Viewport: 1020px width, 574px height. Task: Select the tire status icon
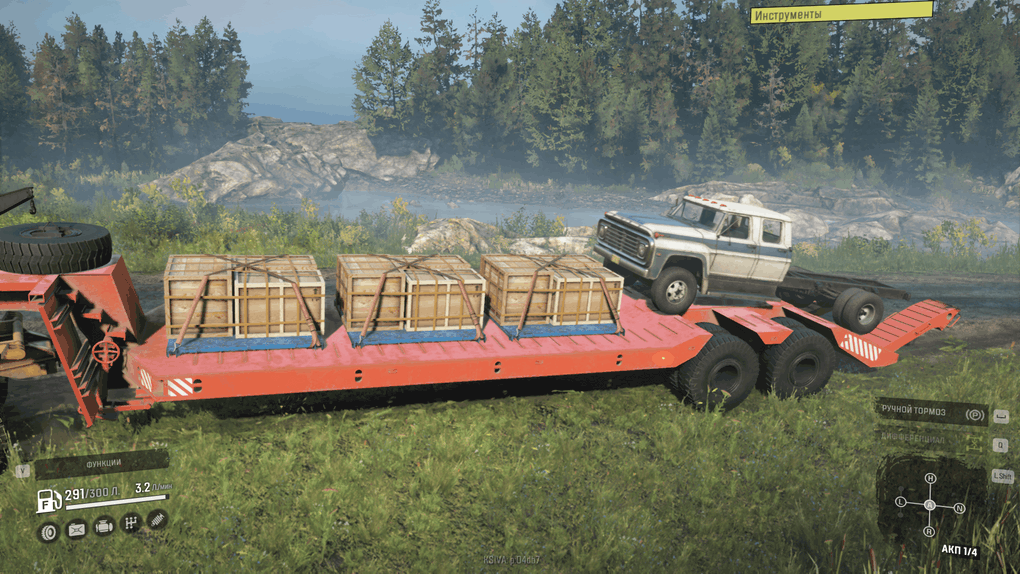pyautogui.click(x=48, y=530)
